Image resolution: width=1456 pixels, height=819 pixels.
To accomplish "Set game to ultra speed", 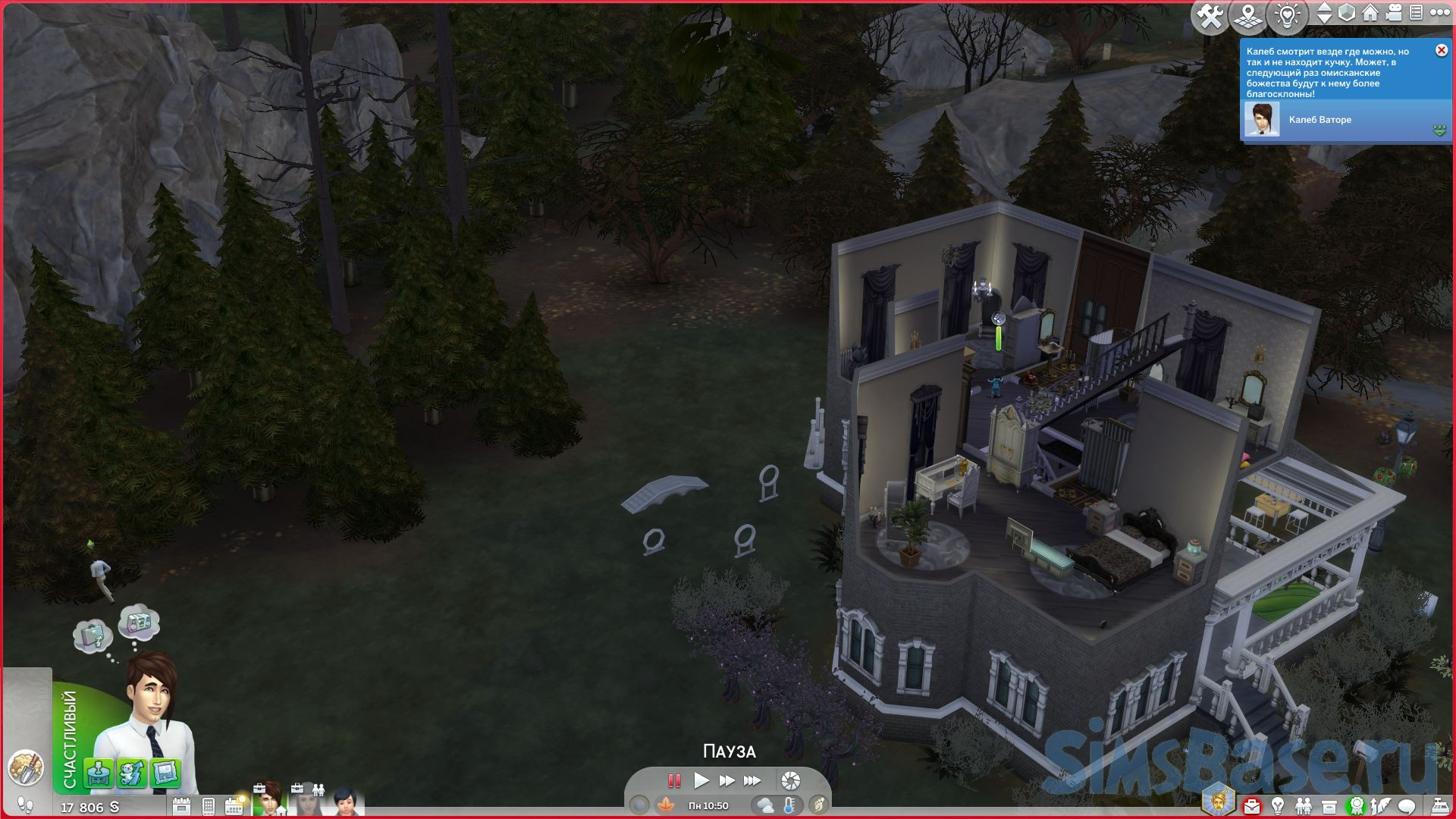I will [752, 780].
